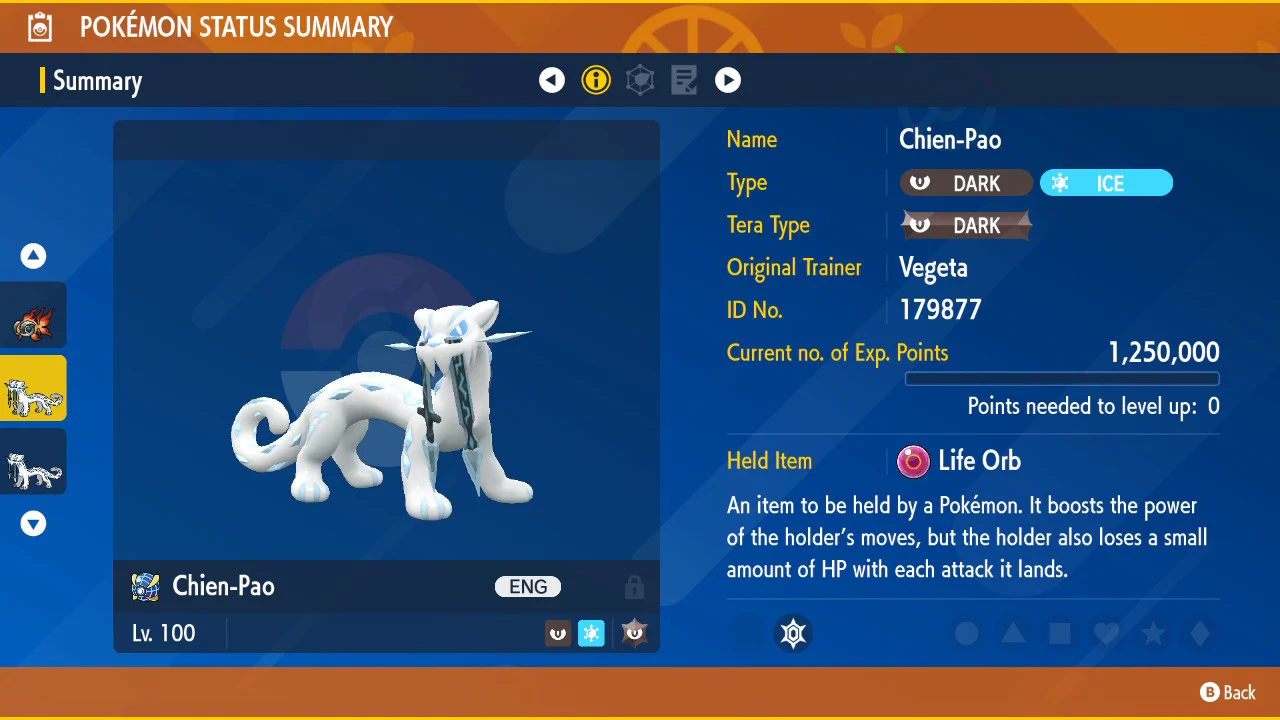Select the Chi-Yu party thumbnail

tap(34, 322)
